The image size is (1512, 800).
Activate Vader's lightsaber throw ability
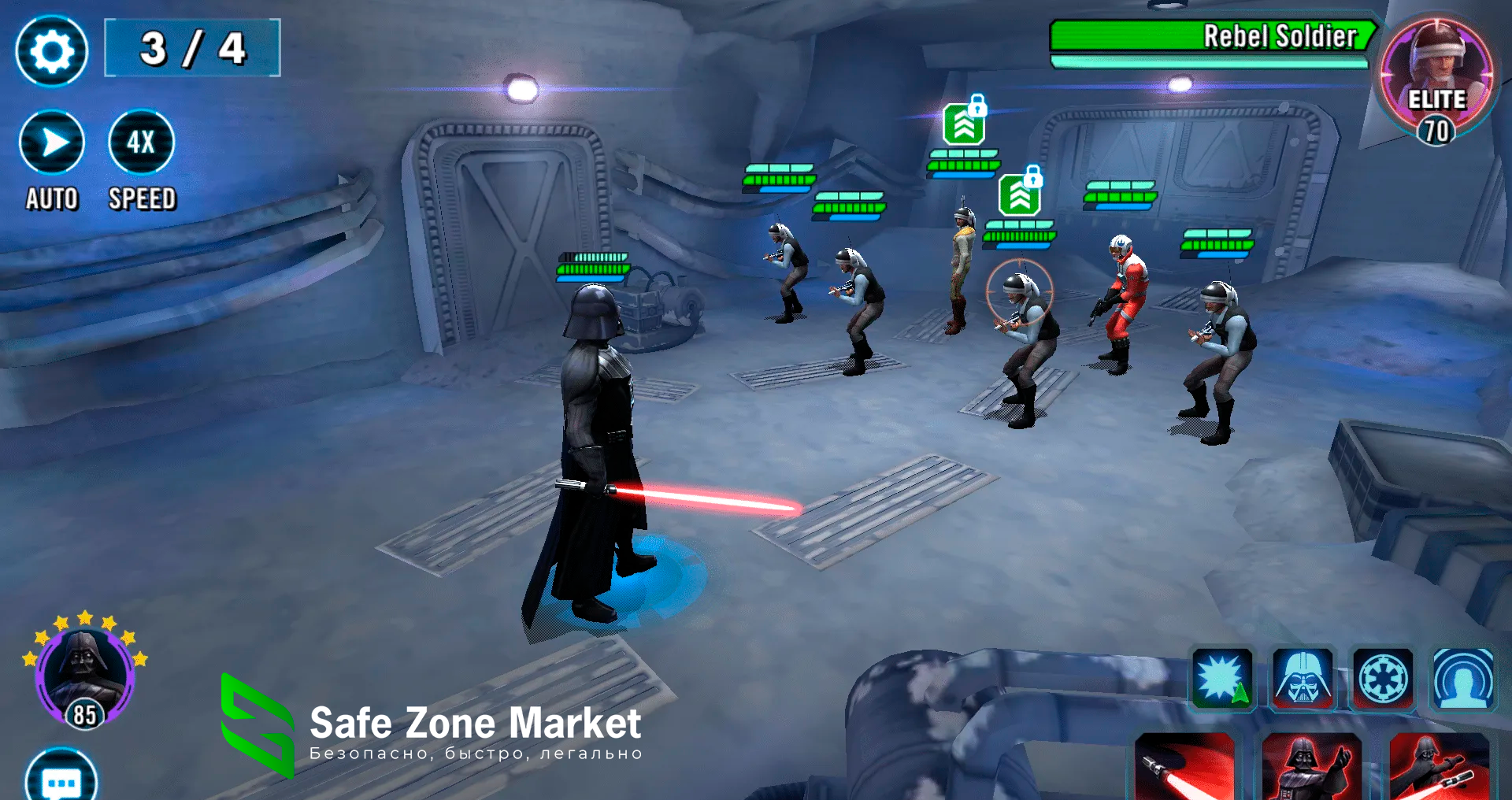click(1438, 768)
